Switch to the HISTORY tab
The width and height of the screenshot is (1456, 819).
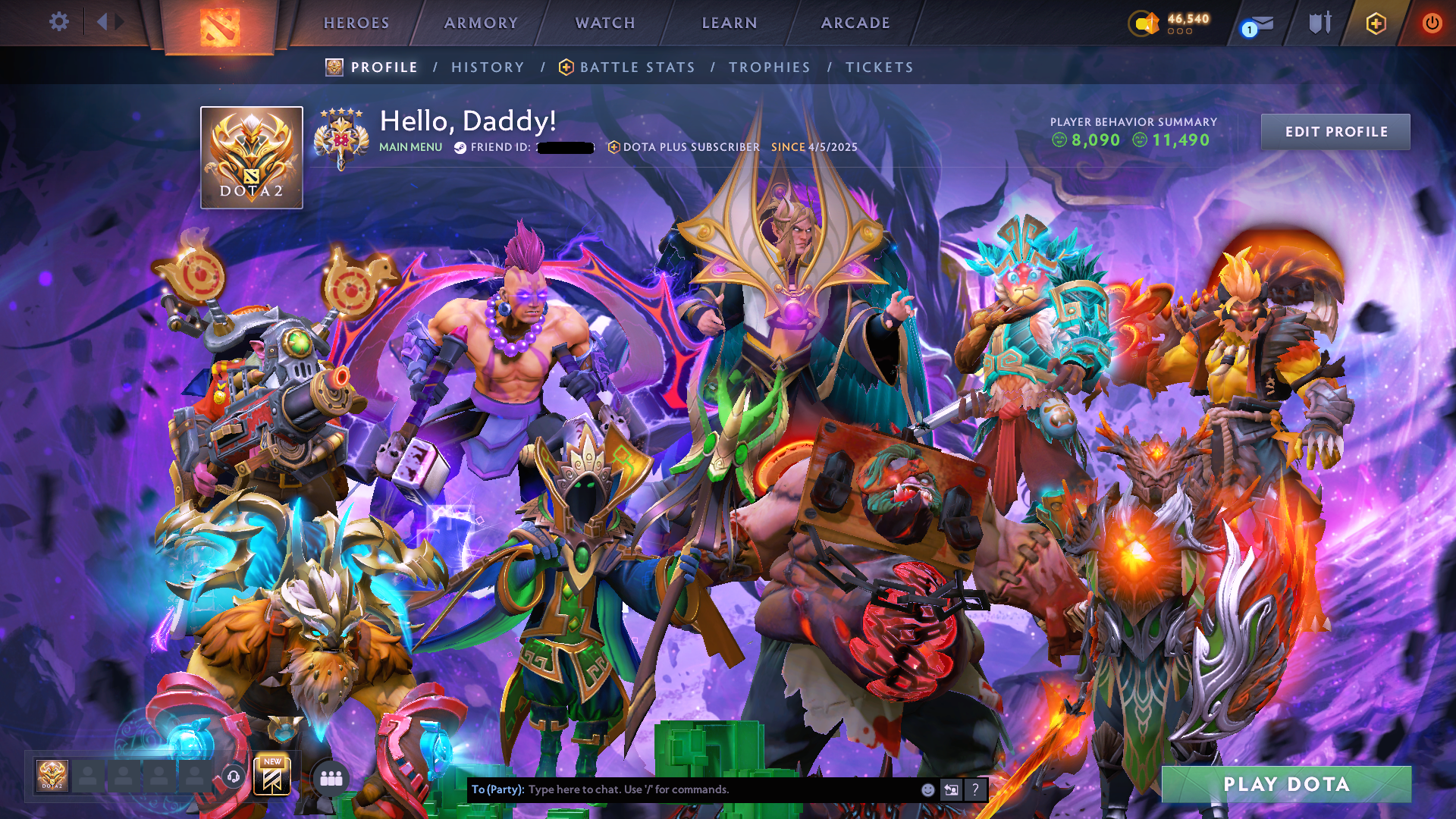(x=488, y=67)
